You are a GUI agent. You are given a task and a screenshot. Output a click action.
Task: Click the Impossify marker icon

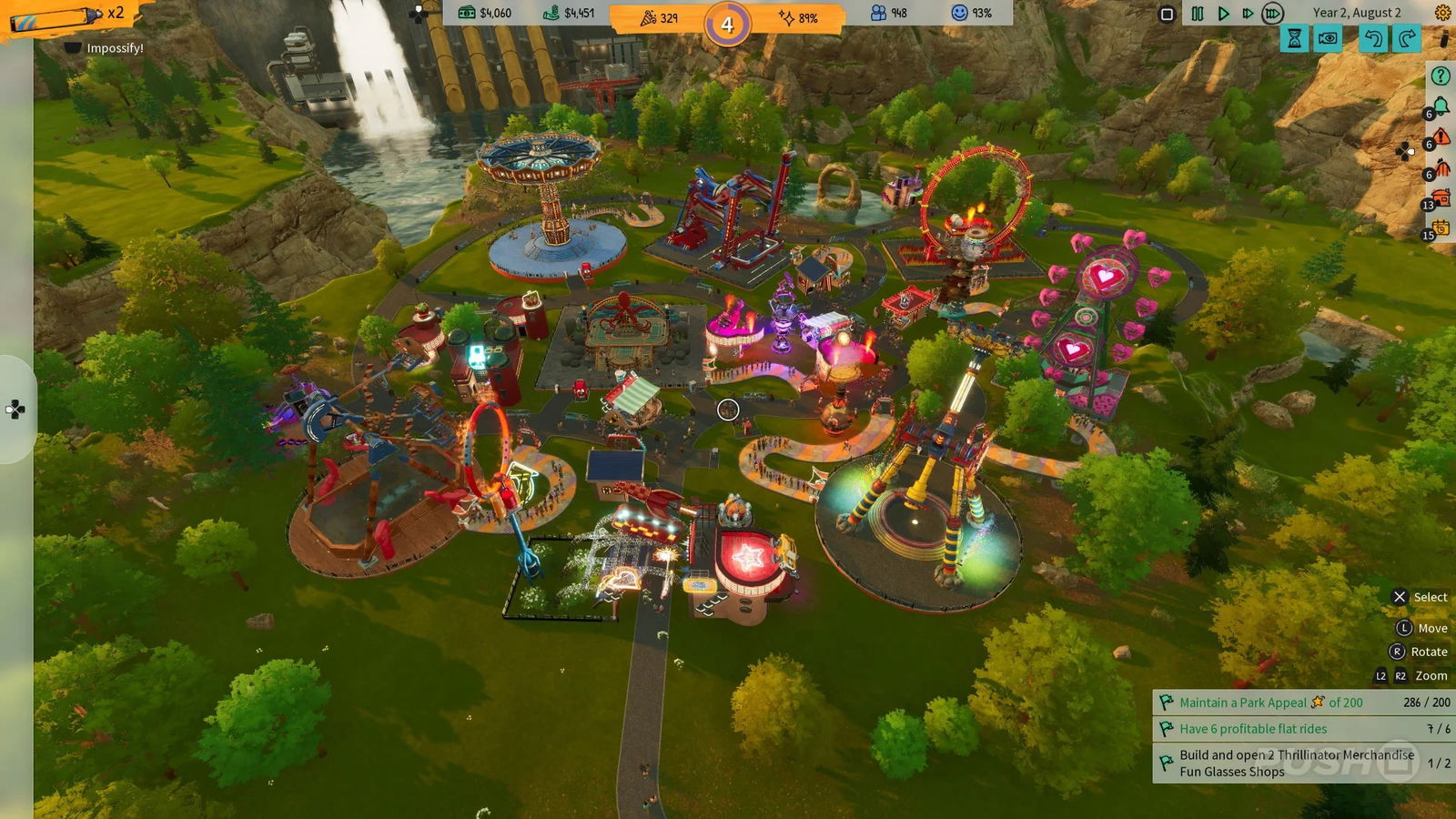[71, 47]
